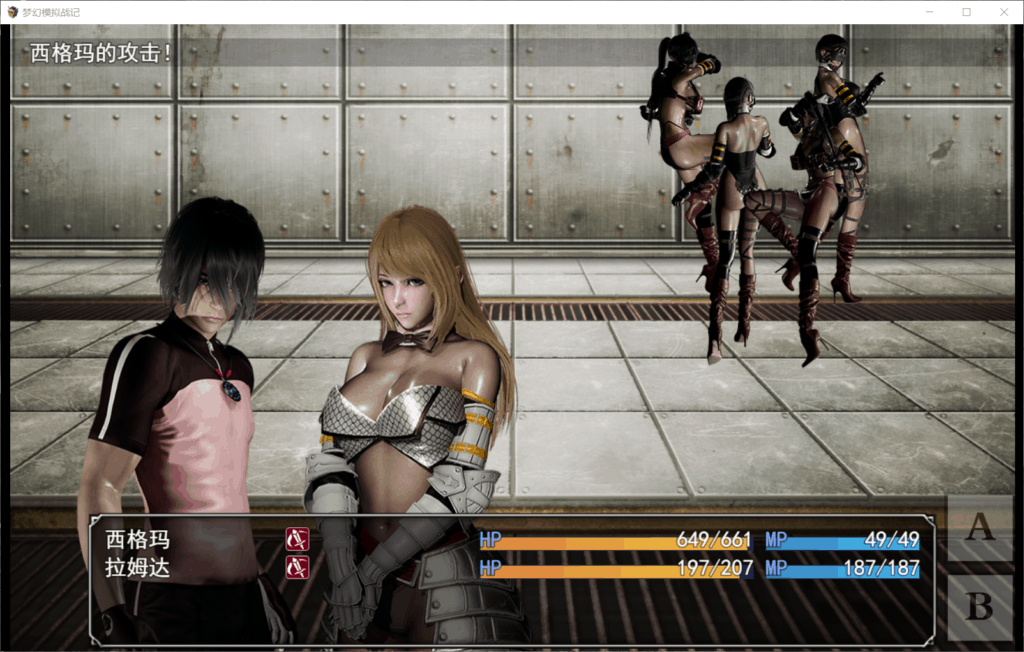Click the B button tile
The width and height of the screenshot is (1024, 652).
[979, 607]
